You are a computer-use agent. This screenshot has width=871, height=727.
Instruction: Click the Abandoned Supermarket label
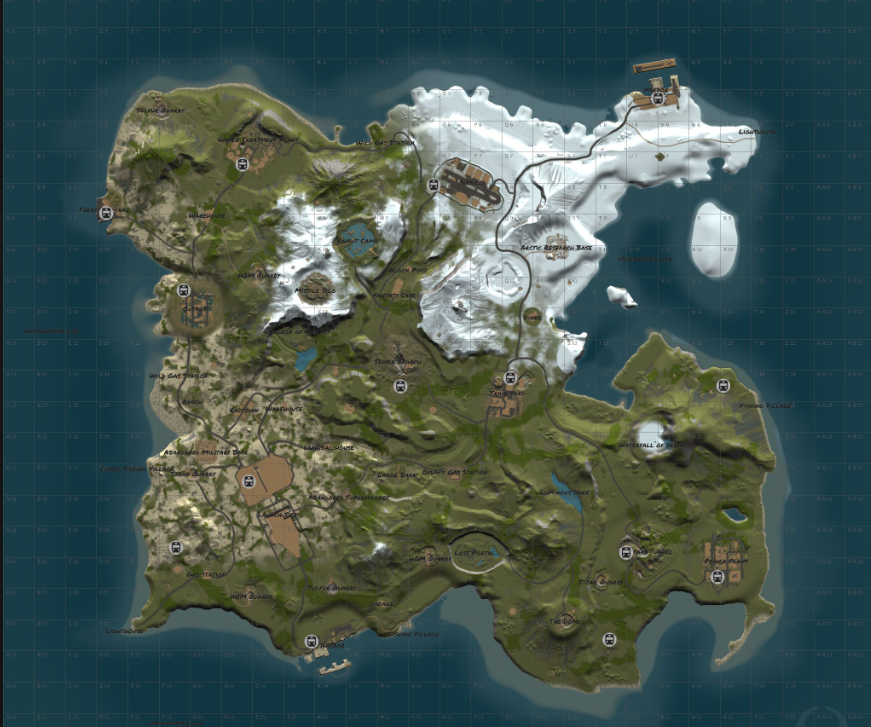point(347,497)
